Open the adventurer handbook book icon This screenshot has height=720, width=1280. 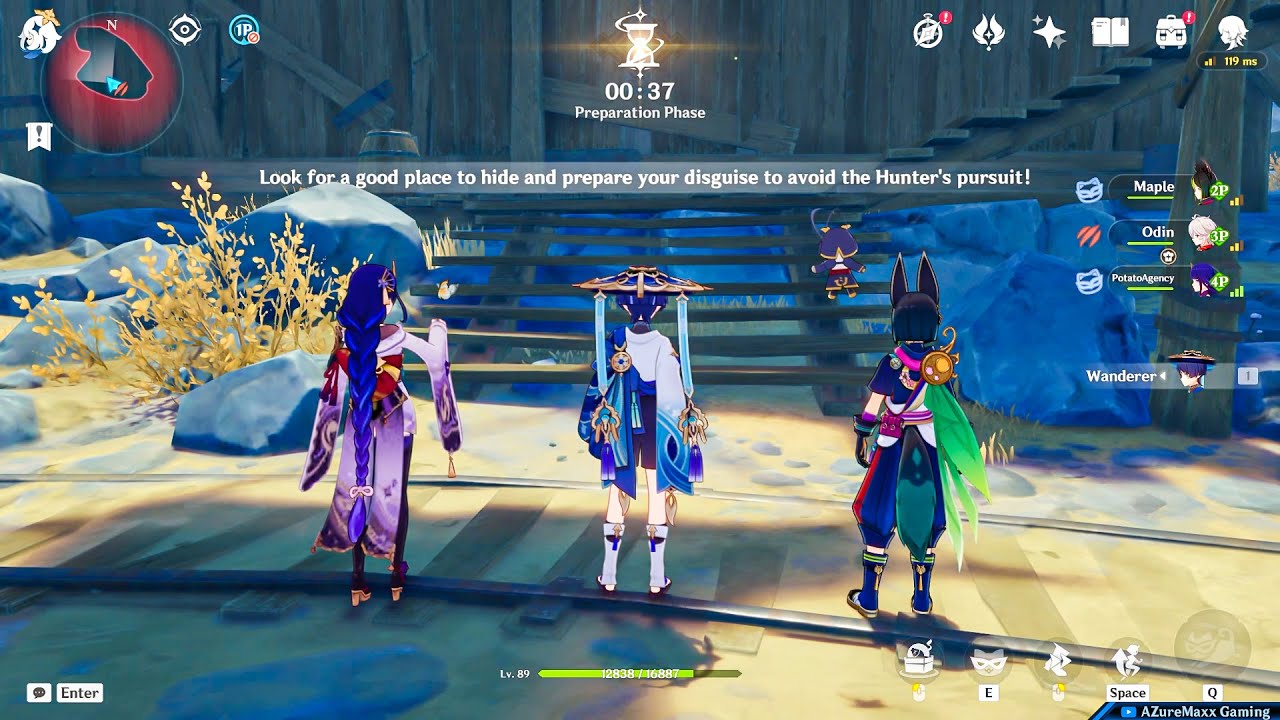[x=1110, y=32]
